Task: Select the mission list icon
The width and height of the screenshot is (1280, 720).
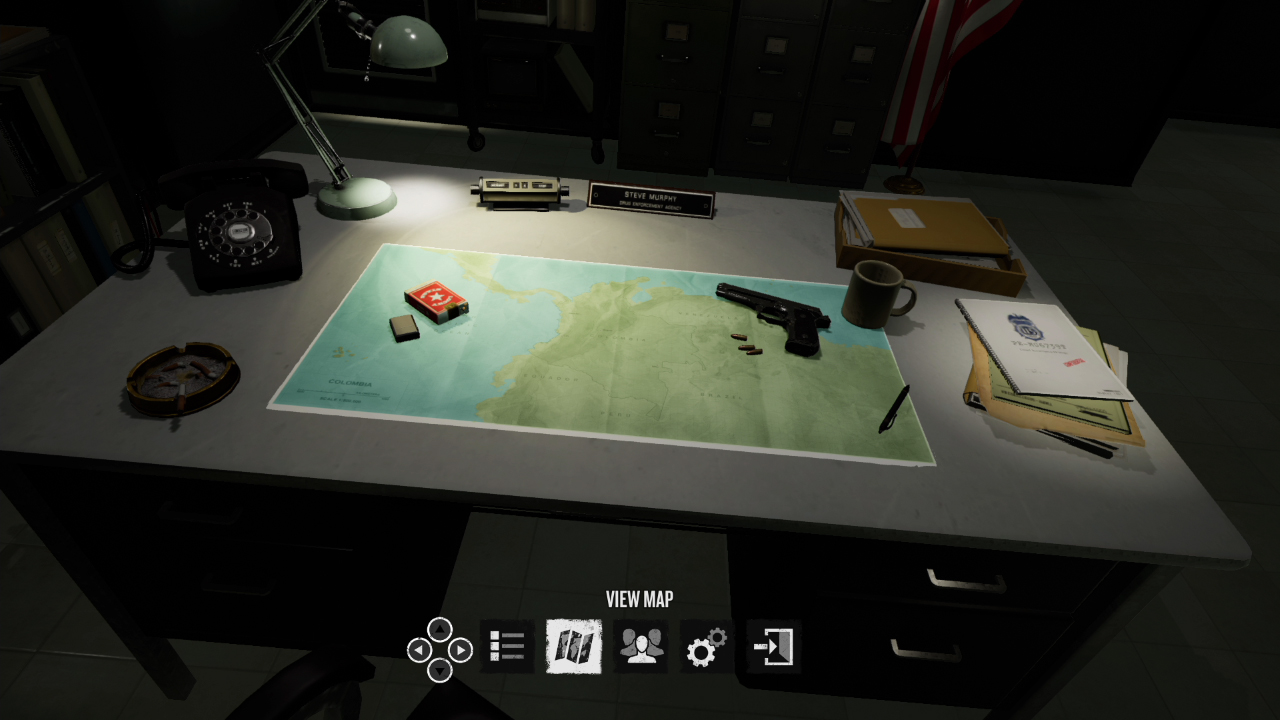Action: tap(509, 645)
